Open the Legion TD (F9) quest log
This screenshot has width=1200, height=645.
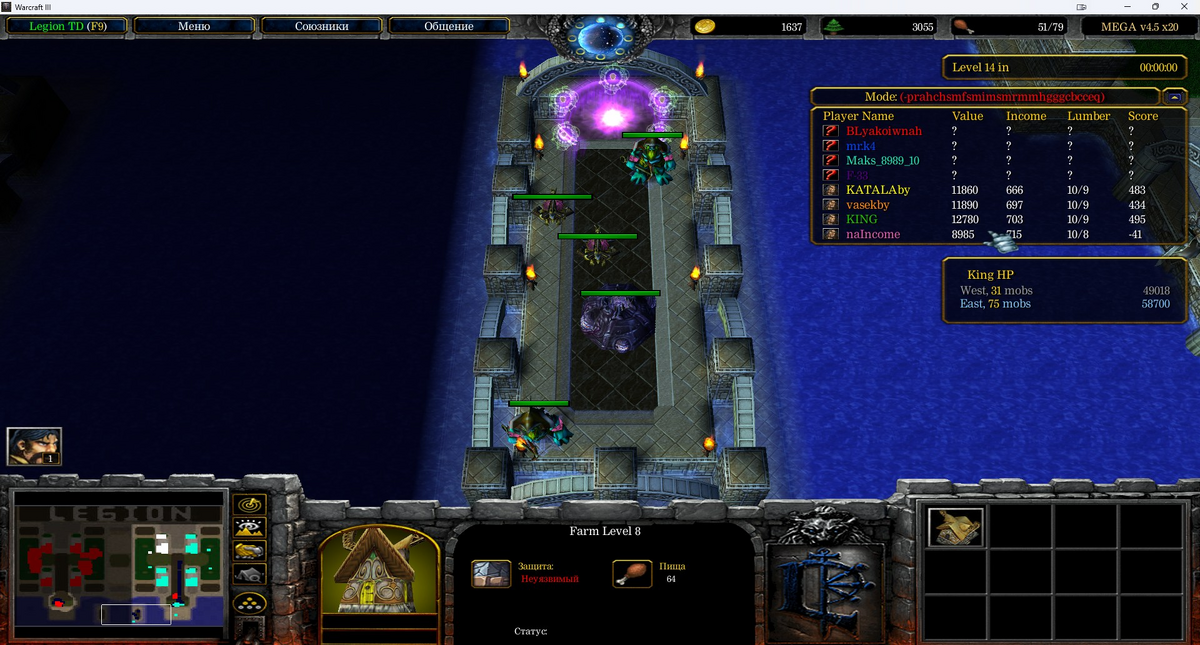pos(66,26)
